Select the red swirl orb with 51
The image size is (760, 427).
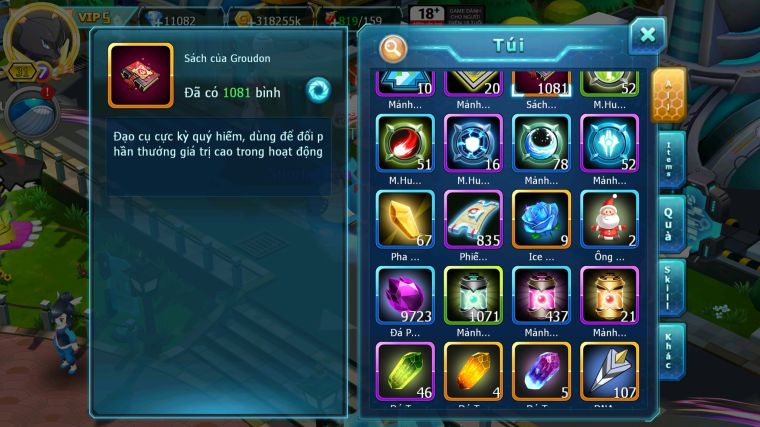[x=405, y=143]
